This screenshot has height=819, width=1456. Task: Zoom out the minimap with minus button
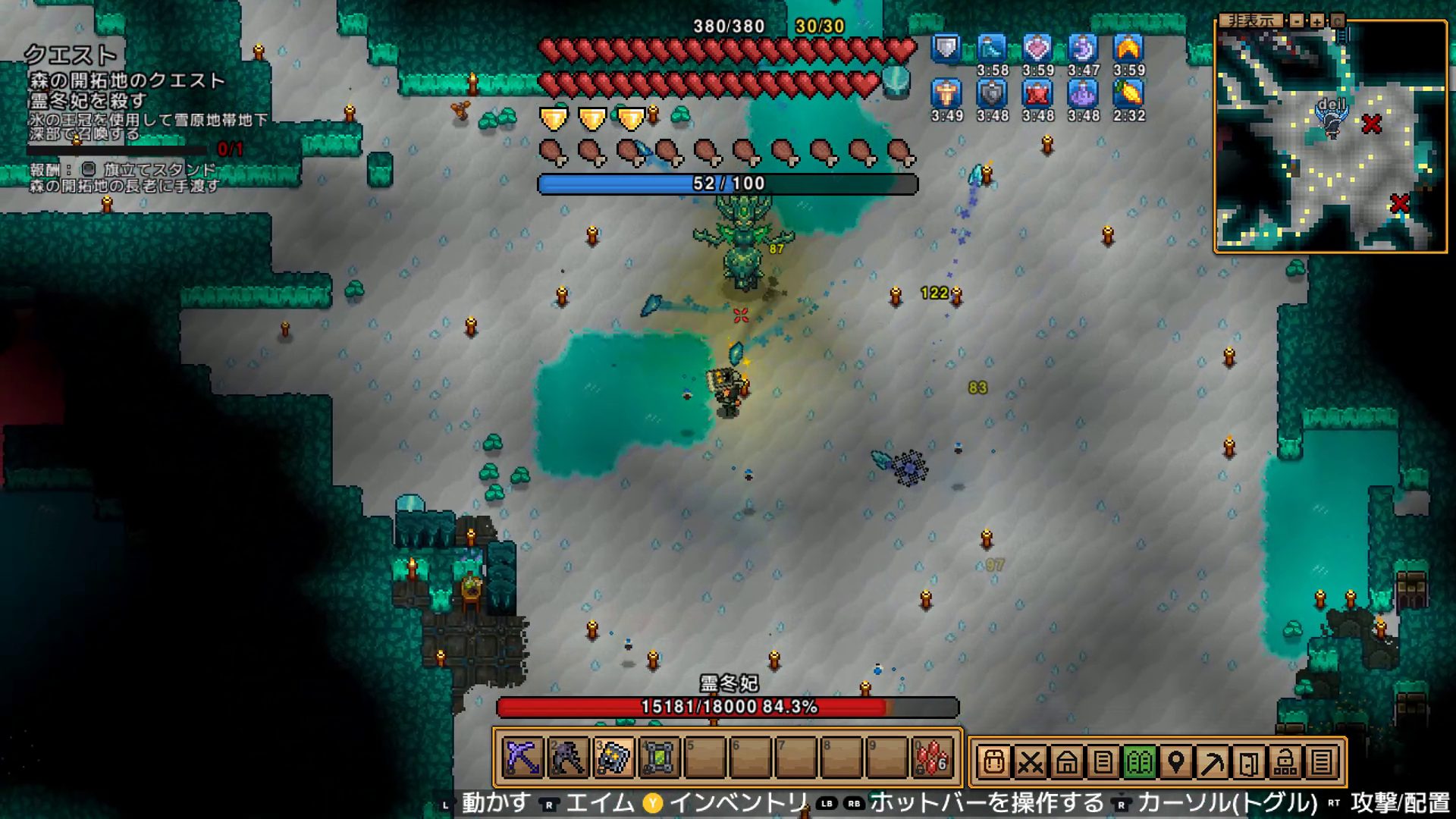[1298, 20]
